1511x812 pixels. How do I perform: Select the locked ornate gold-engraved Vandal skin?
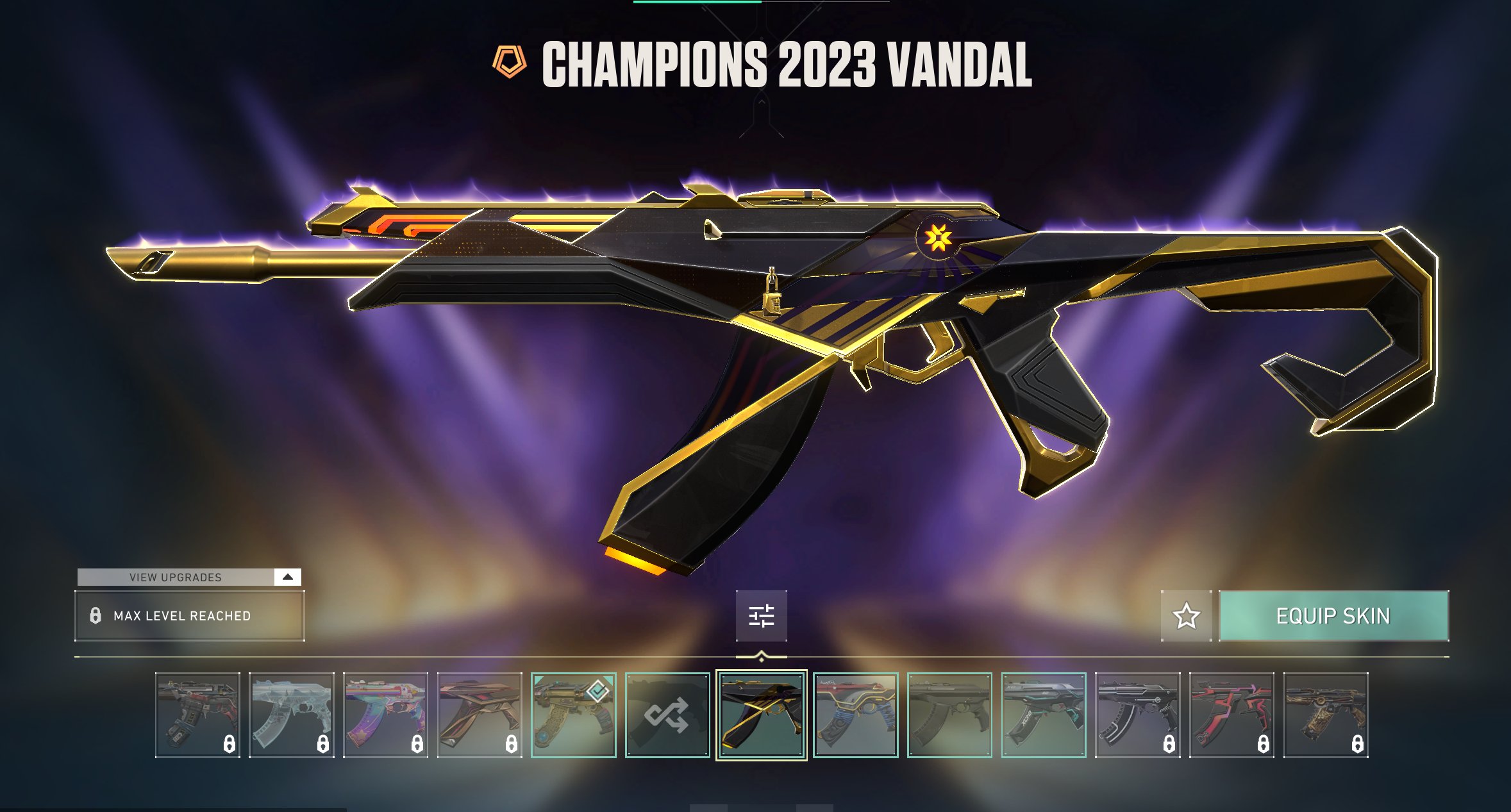point(1325,715)
